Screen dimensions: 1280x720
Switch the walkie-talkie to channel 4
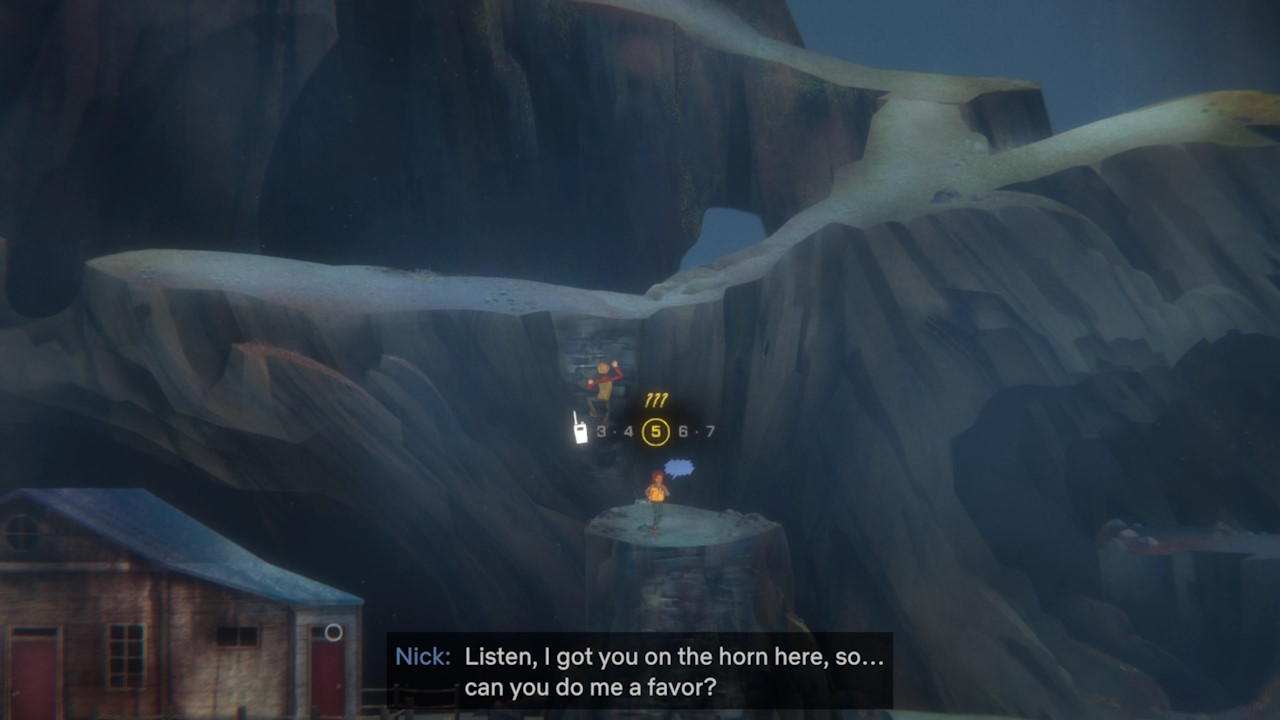point(628,432)
